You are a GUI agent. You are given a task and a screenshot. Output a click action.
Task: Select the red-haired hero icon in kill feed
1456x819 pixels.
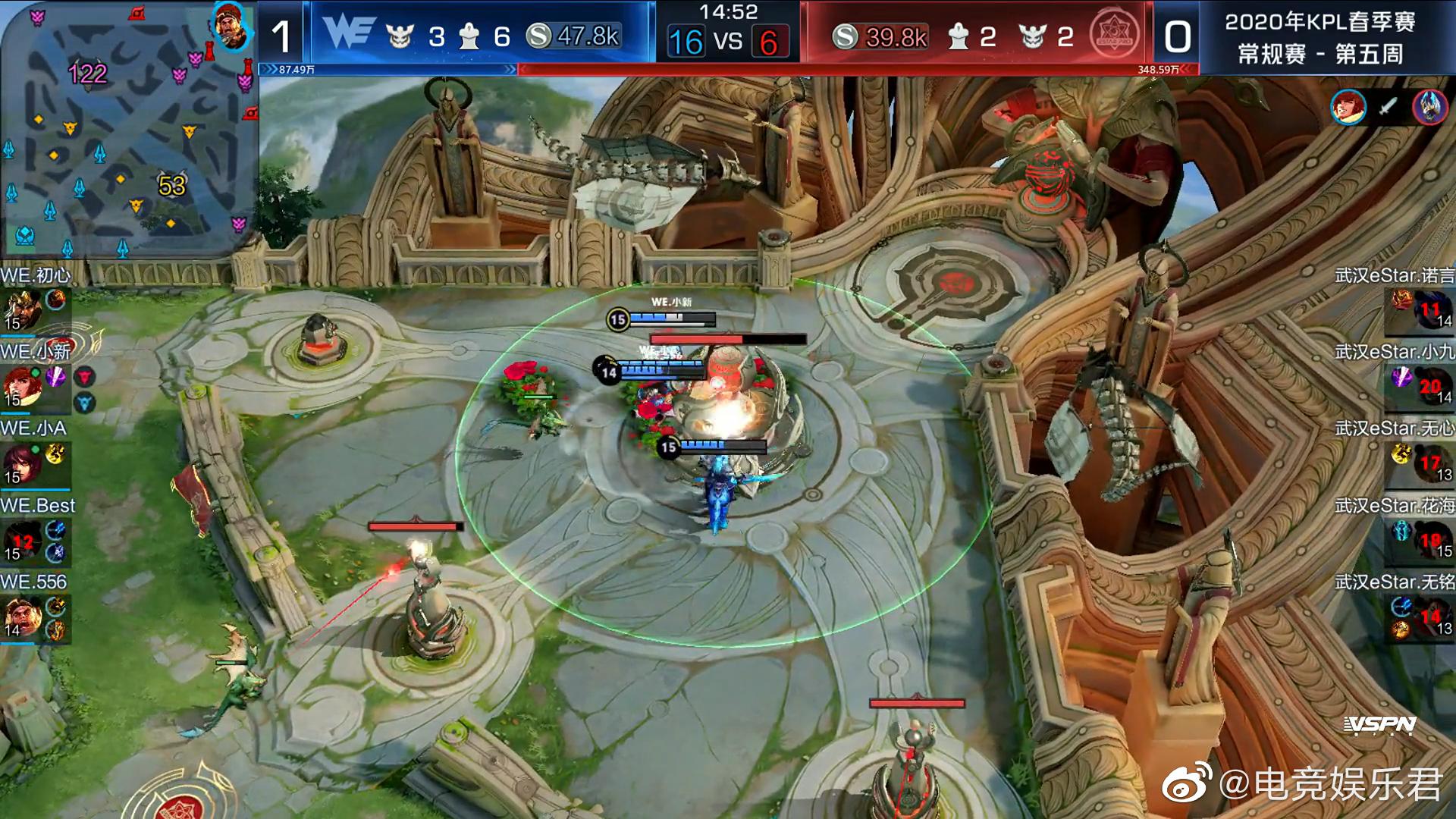(1348, 107)
